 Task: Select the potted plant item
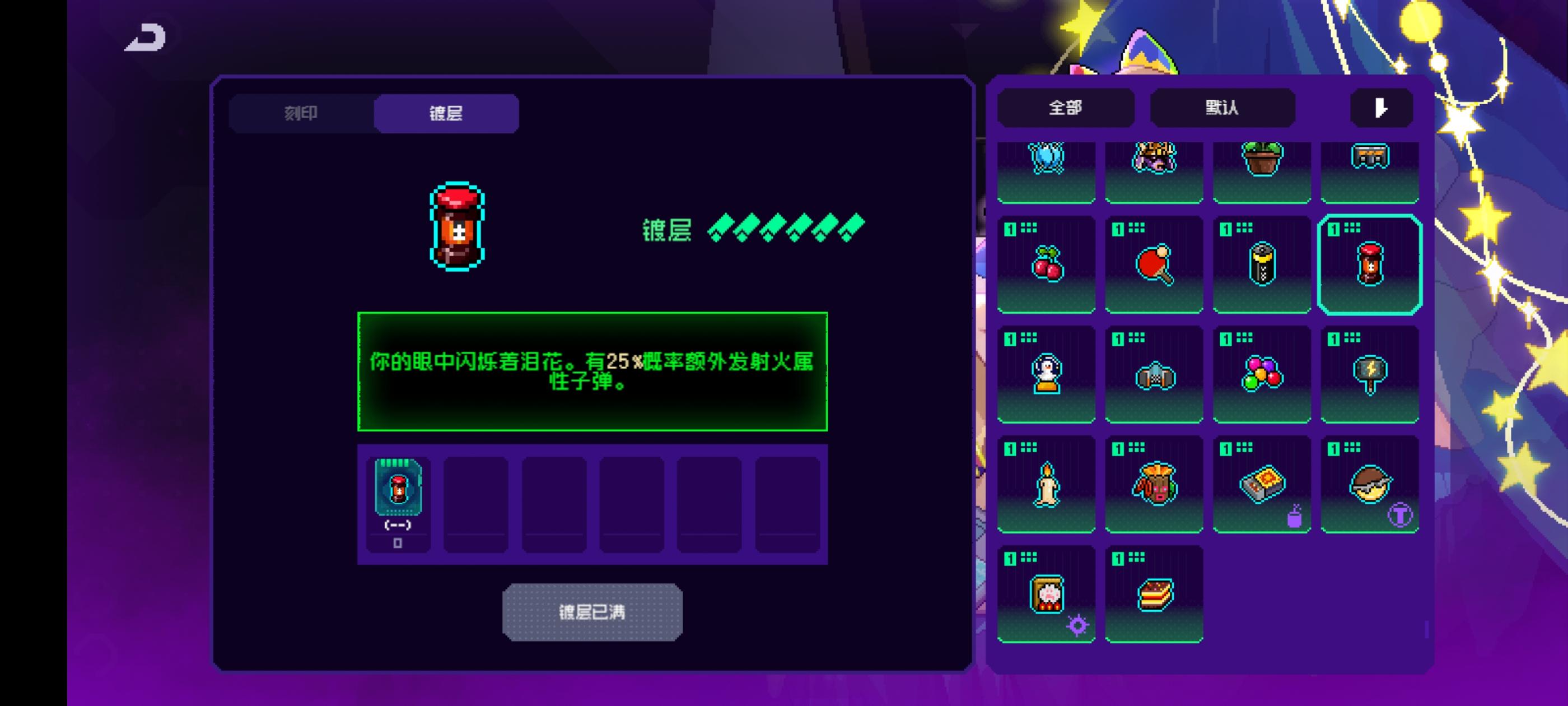point(1262,160)
